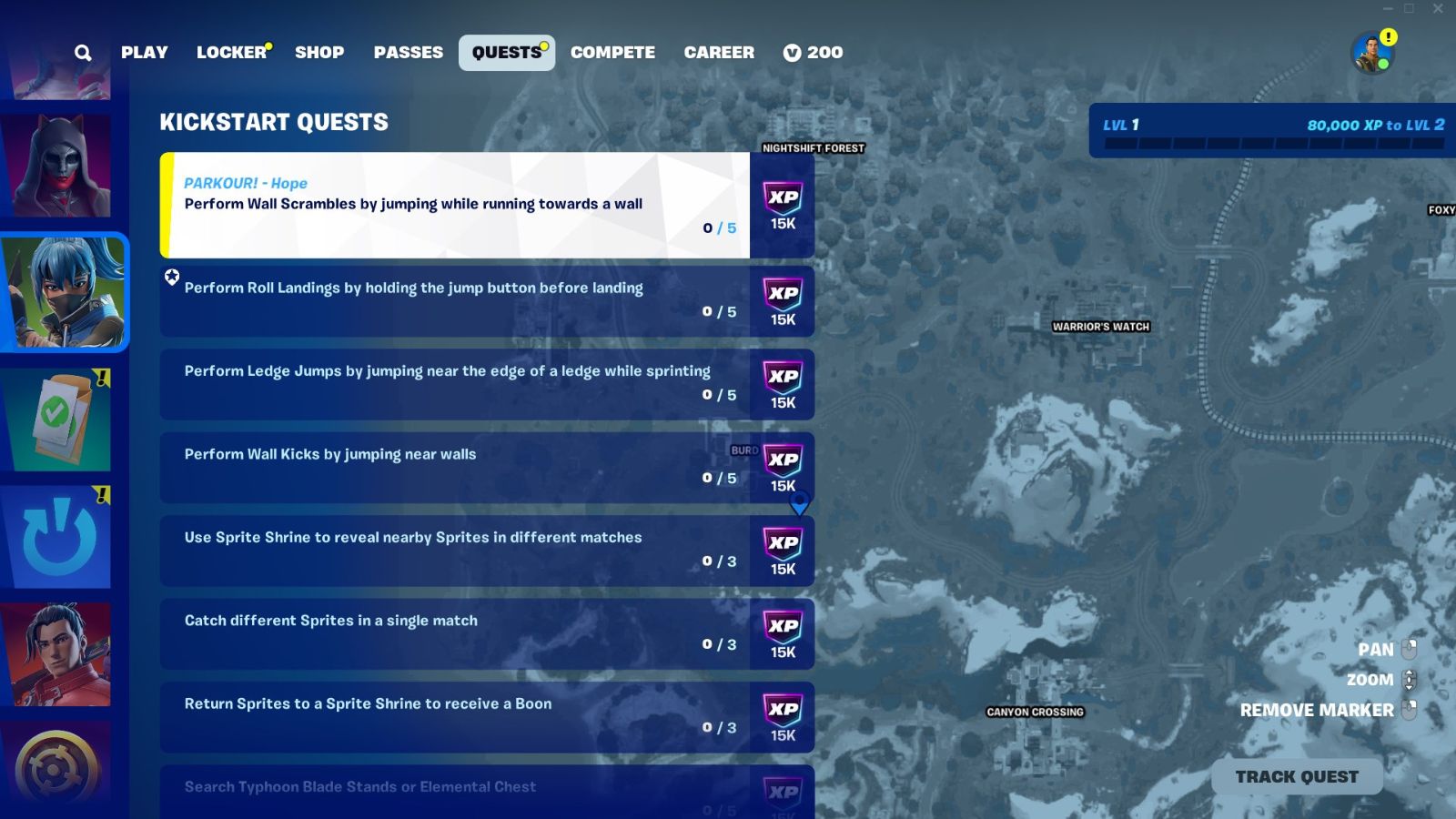Image resolution: width=1456 pixels, height=819 pixels.
Task: Switch to the COMPETE tab
Action: (x=612, y=52)
